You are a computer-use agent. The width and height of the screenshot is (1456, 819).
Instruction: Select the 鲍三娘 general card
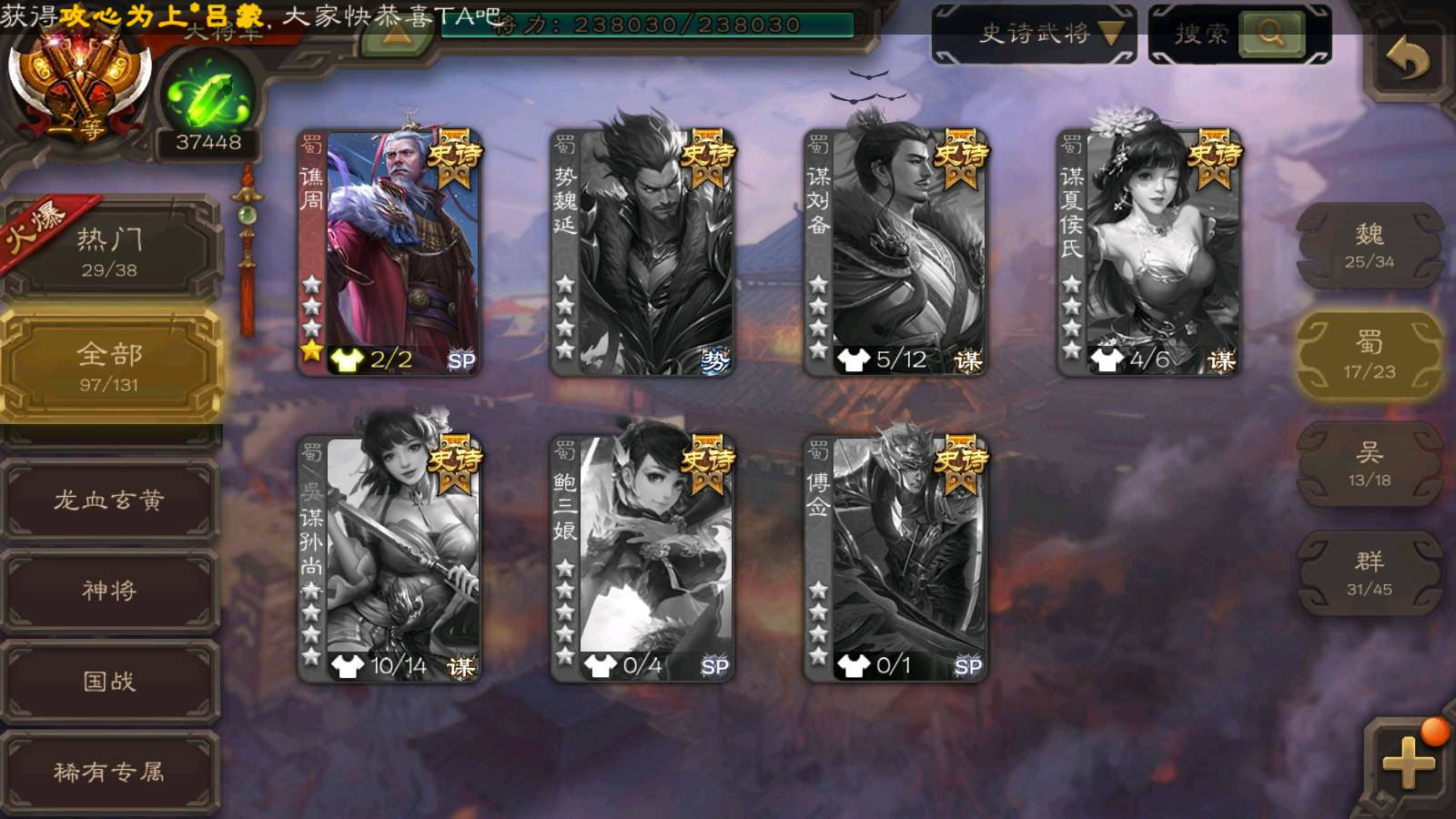[642, 559]
